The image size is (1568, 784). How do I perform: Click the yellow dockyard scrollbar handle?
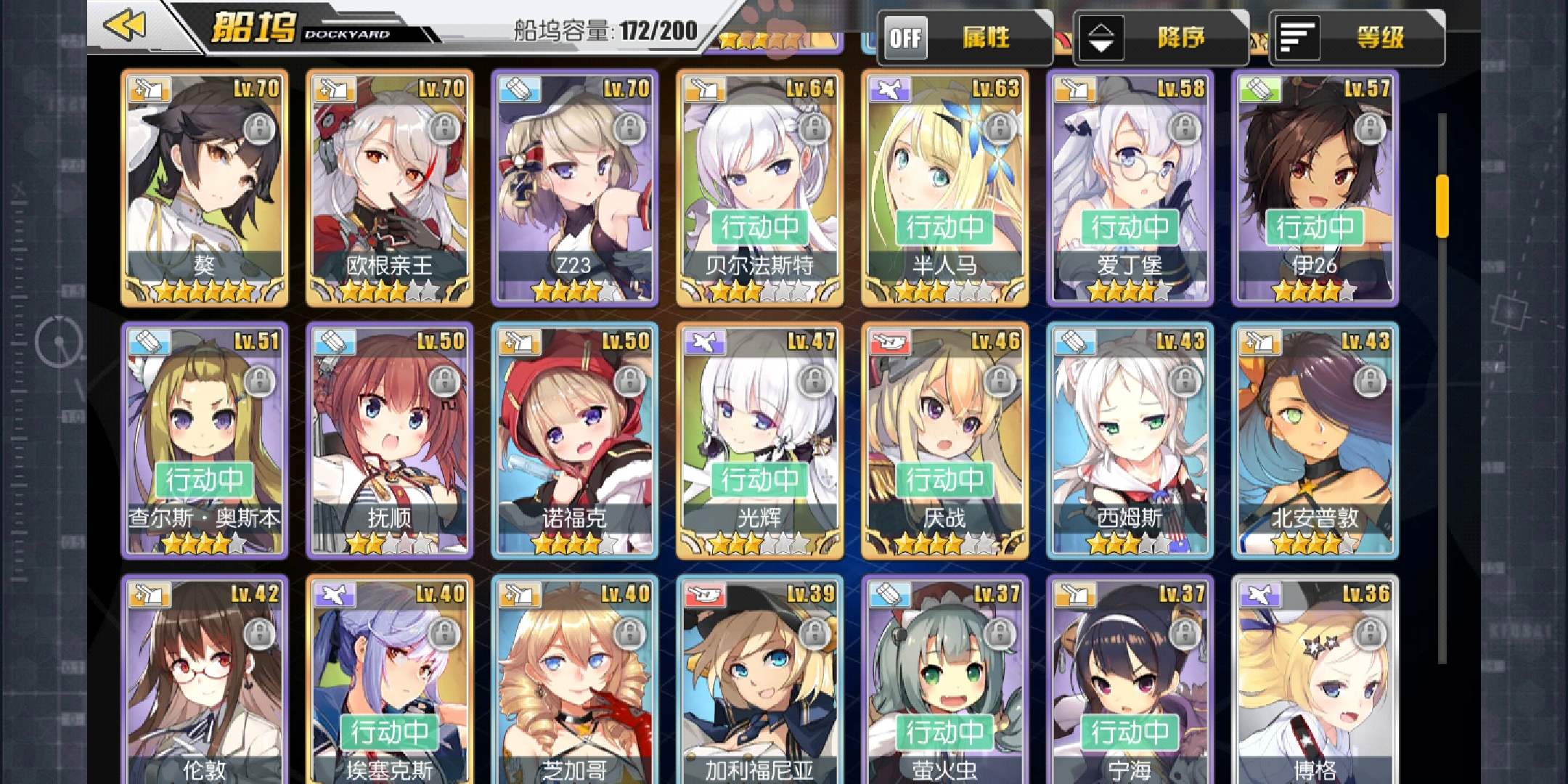[1442, 206]
